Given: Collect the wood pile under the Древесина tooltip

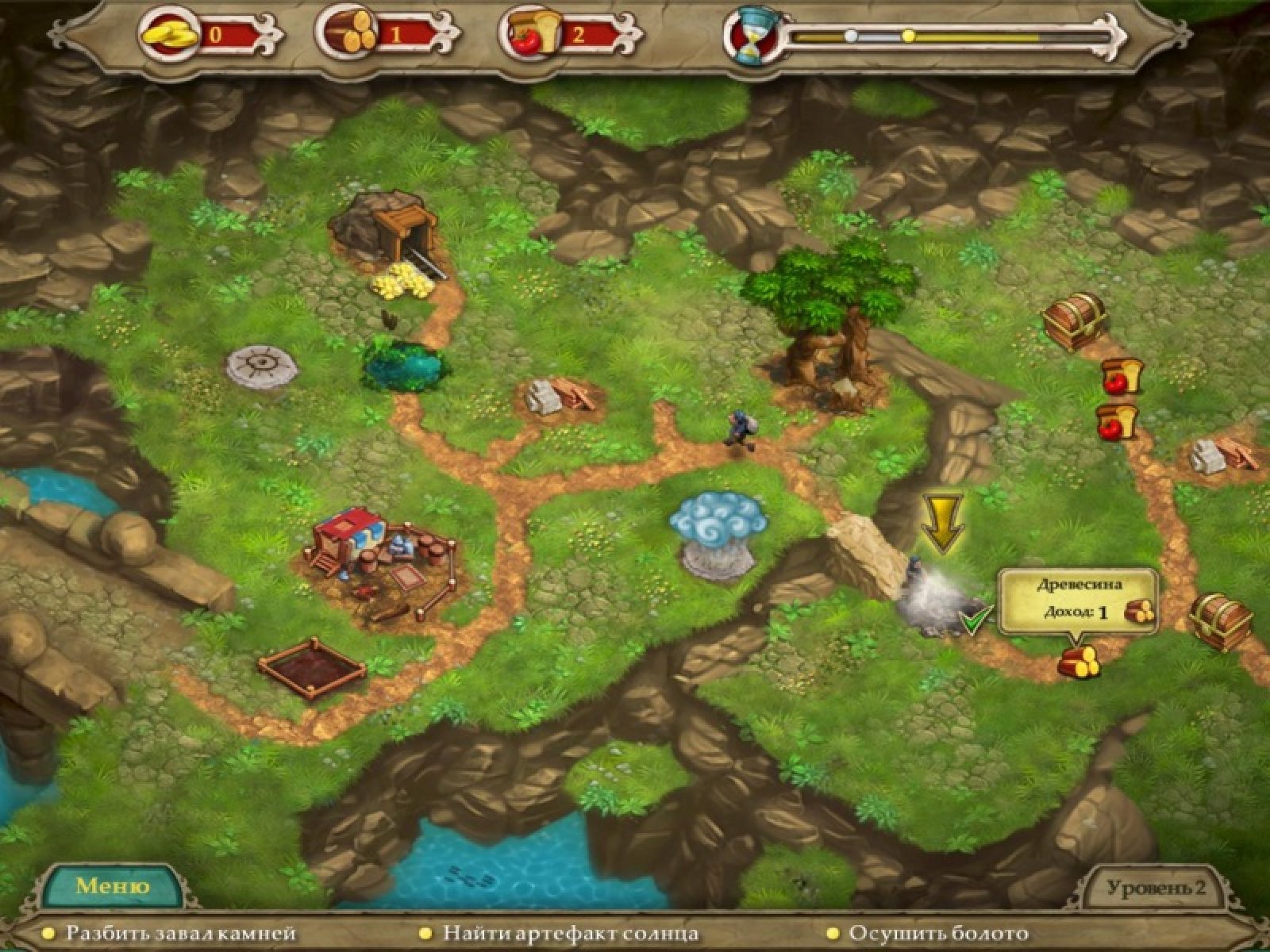Looking at the screenshot, I should pos(1079,662).
